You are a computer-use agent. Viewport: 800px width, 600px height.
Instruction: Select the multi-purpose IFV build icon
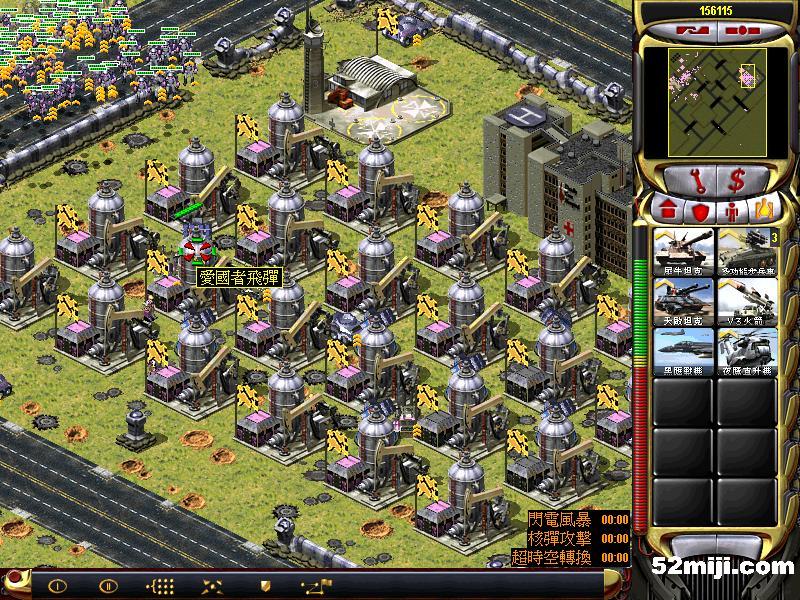pyautogui.click(x=747, y=251)
